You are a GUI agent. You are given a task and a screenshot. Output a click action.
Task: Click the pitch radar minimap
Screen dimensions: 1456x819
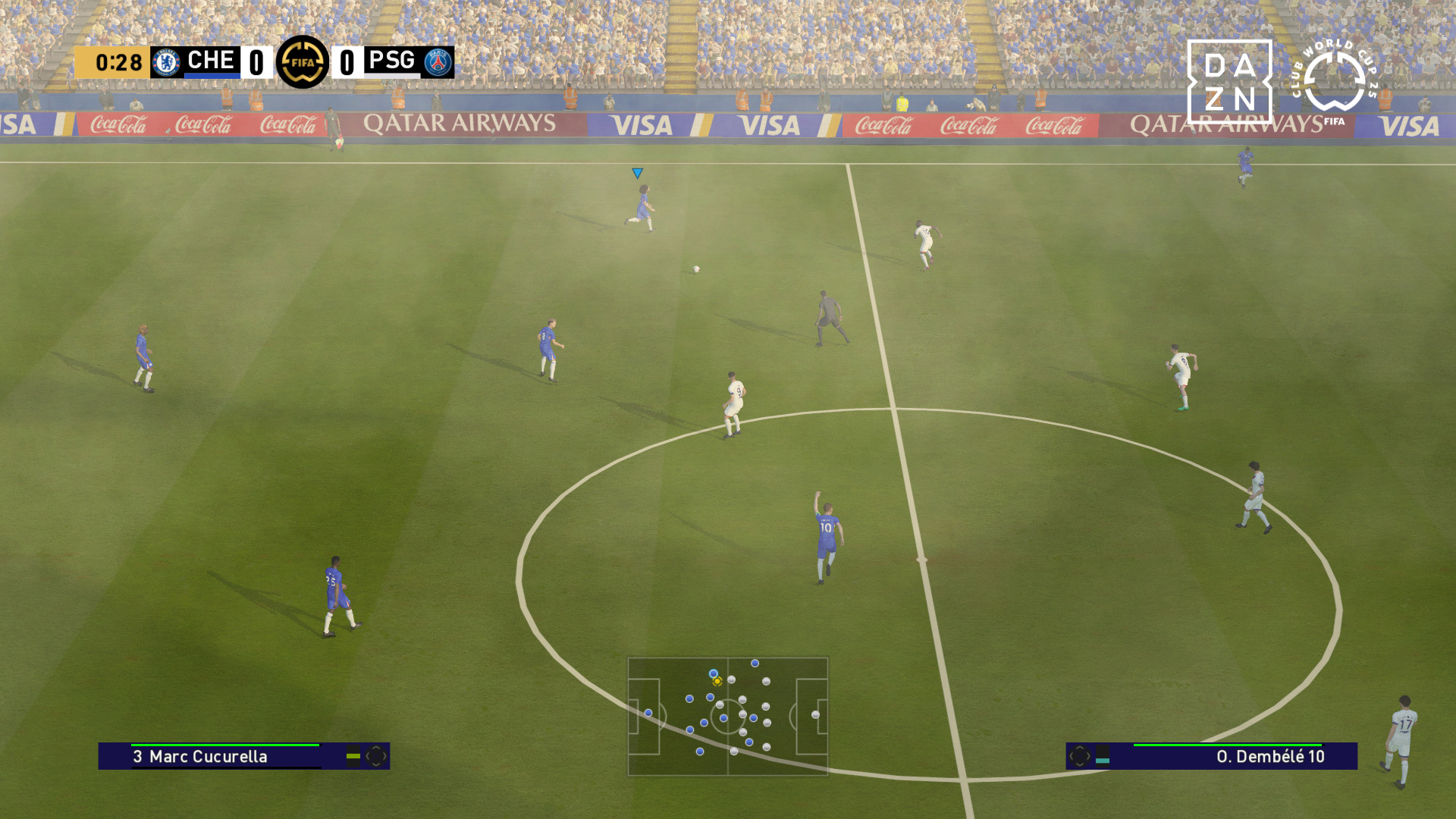(727, 716)
